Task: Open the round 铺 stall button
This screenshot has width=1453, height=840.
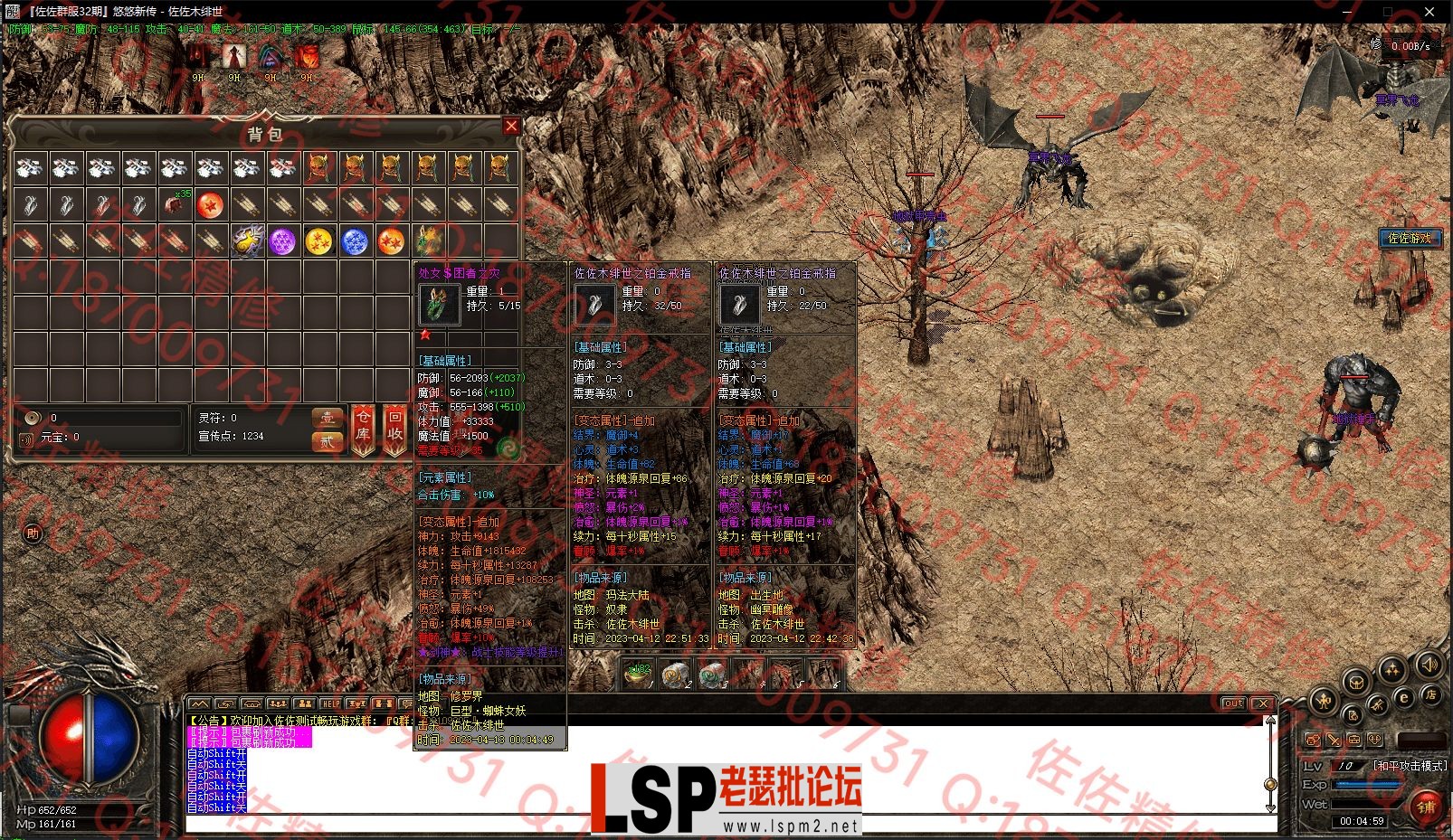Action: pyautogui.click(x=1427, y=807)
